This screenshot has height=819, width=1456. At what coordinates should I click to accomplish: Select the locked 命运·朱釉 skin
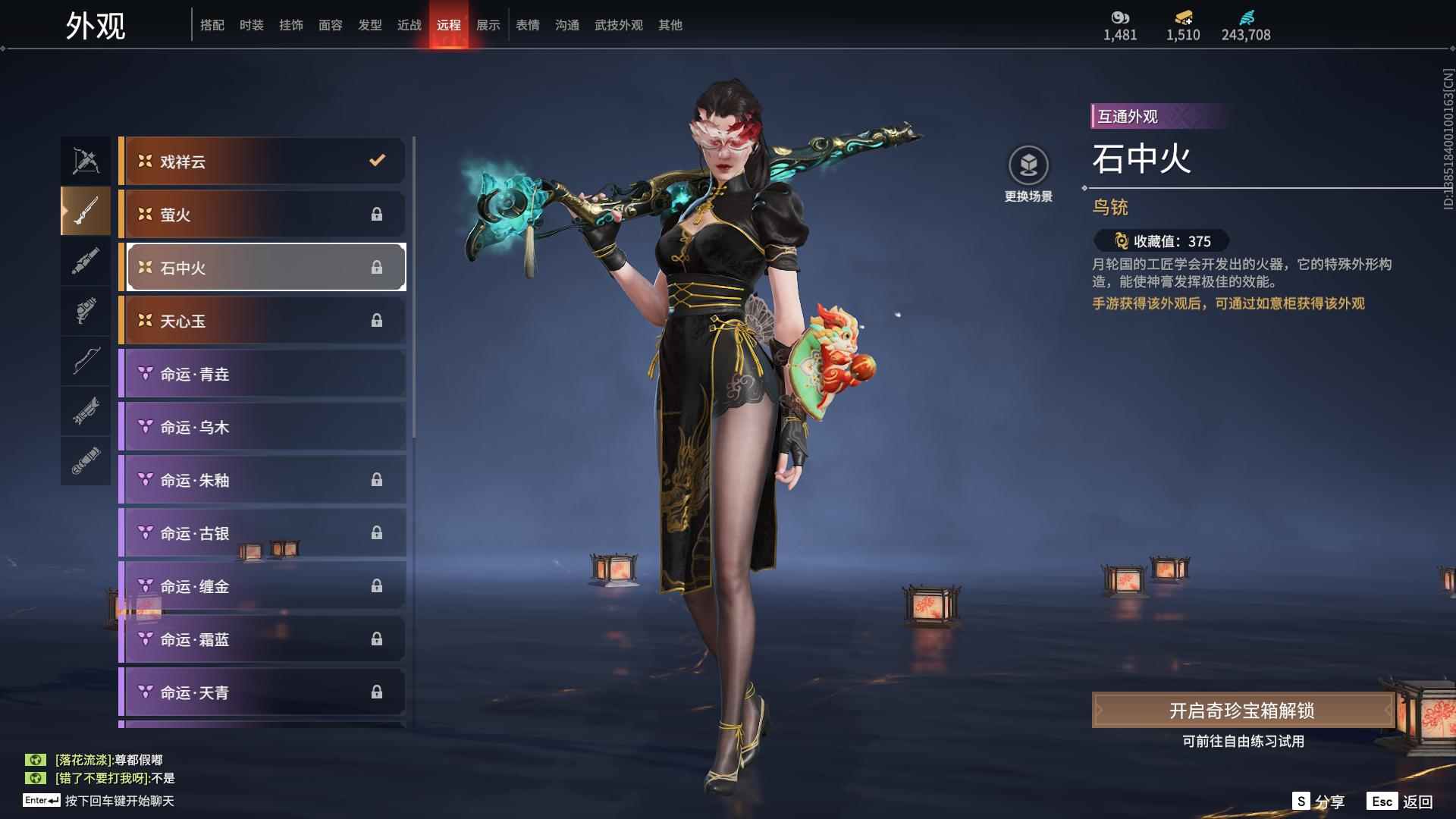[x=263, y=479]
